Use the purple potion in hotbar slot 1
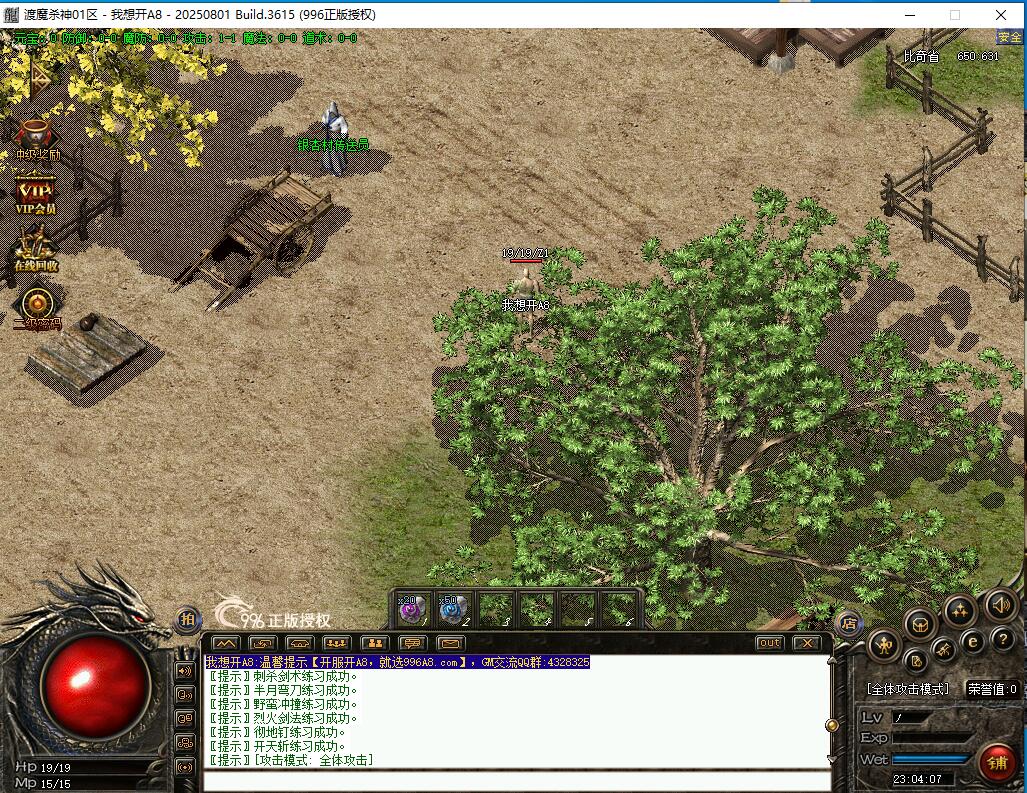This screenshot has height=793, width=1027. (412, 607)
